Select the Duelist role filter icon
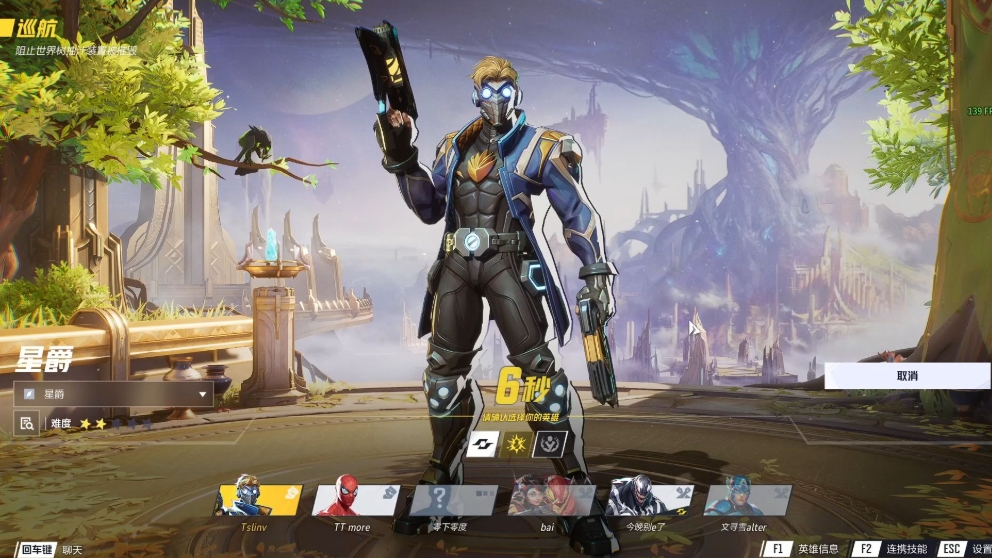The image size is (992, 558). click(x=519, y=443)
